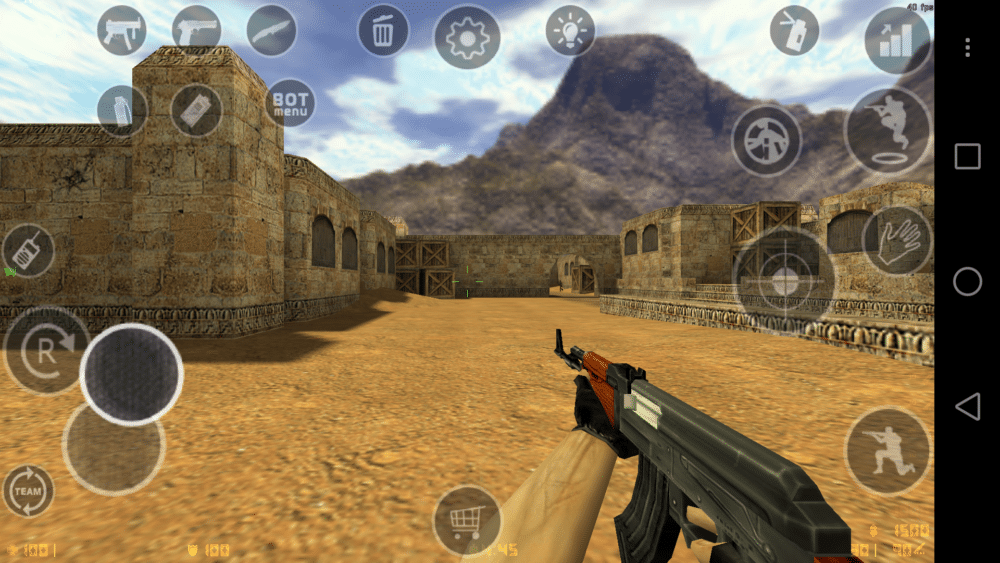
Task: Select the C4 bomb icon
Action: (196, 110)
